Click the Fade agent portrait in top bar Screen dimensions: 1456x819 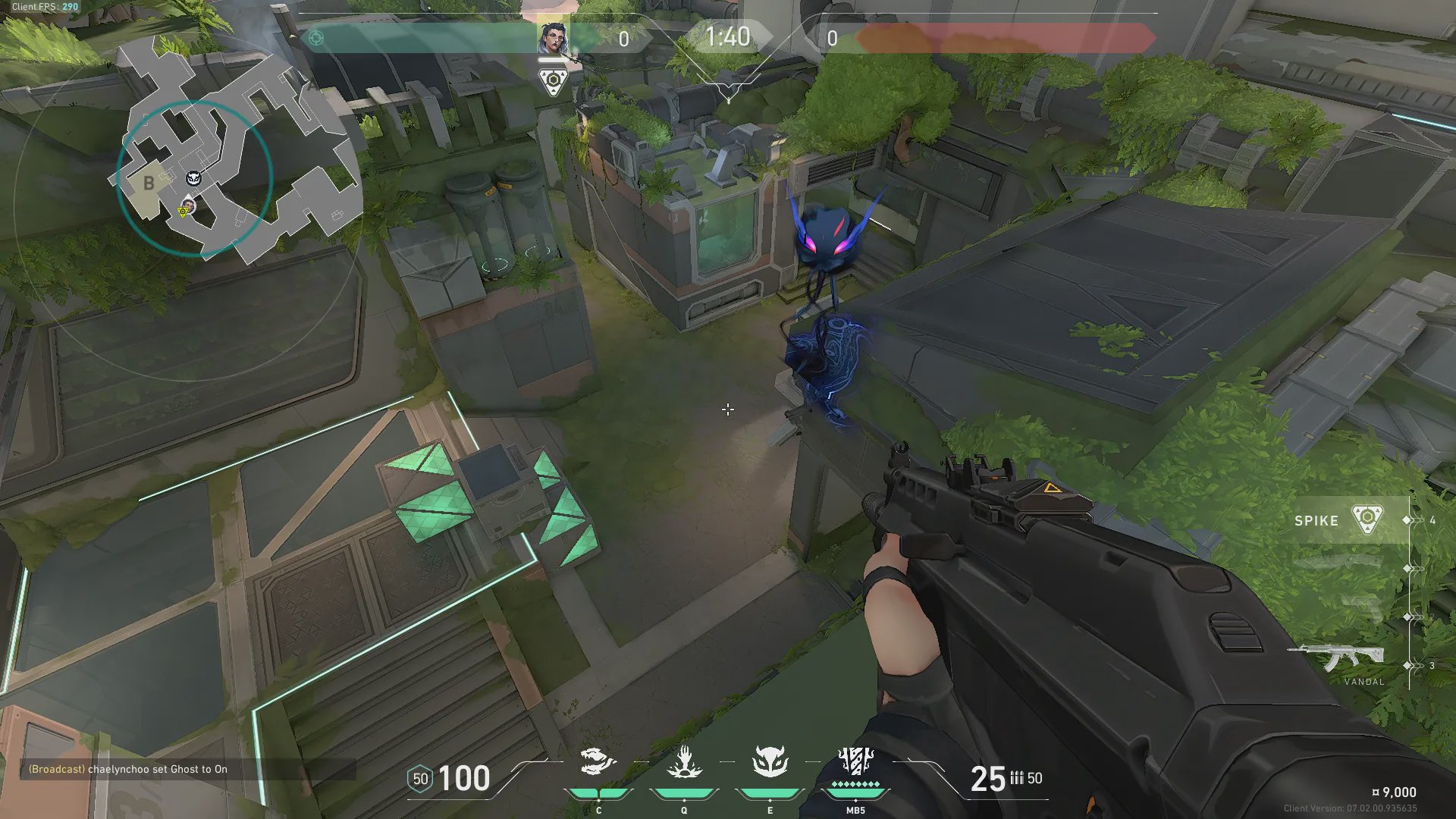point(553,39)
